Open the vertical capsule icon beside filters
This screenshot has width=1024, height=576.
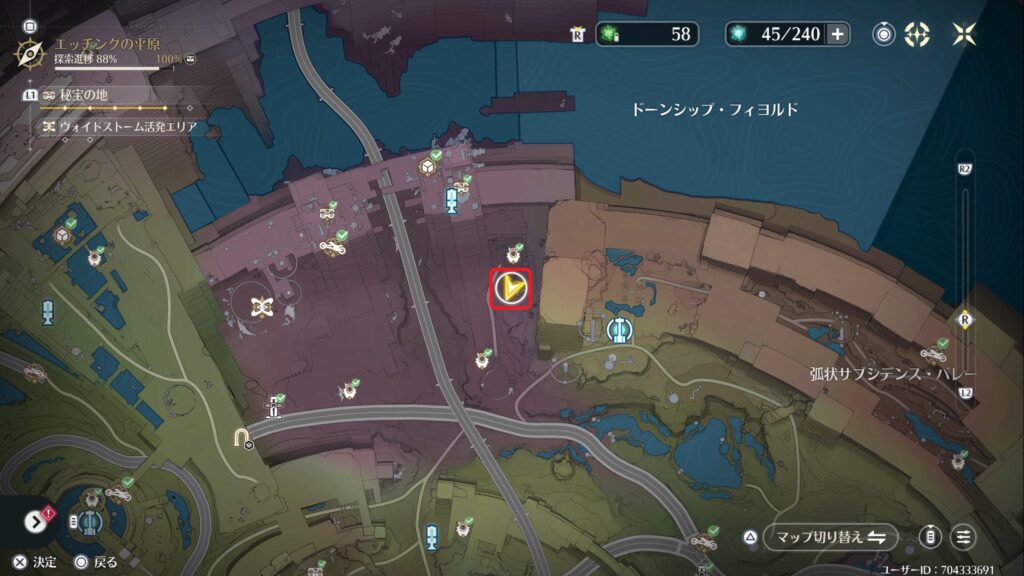pyautogui.click(x=931, y=537)
